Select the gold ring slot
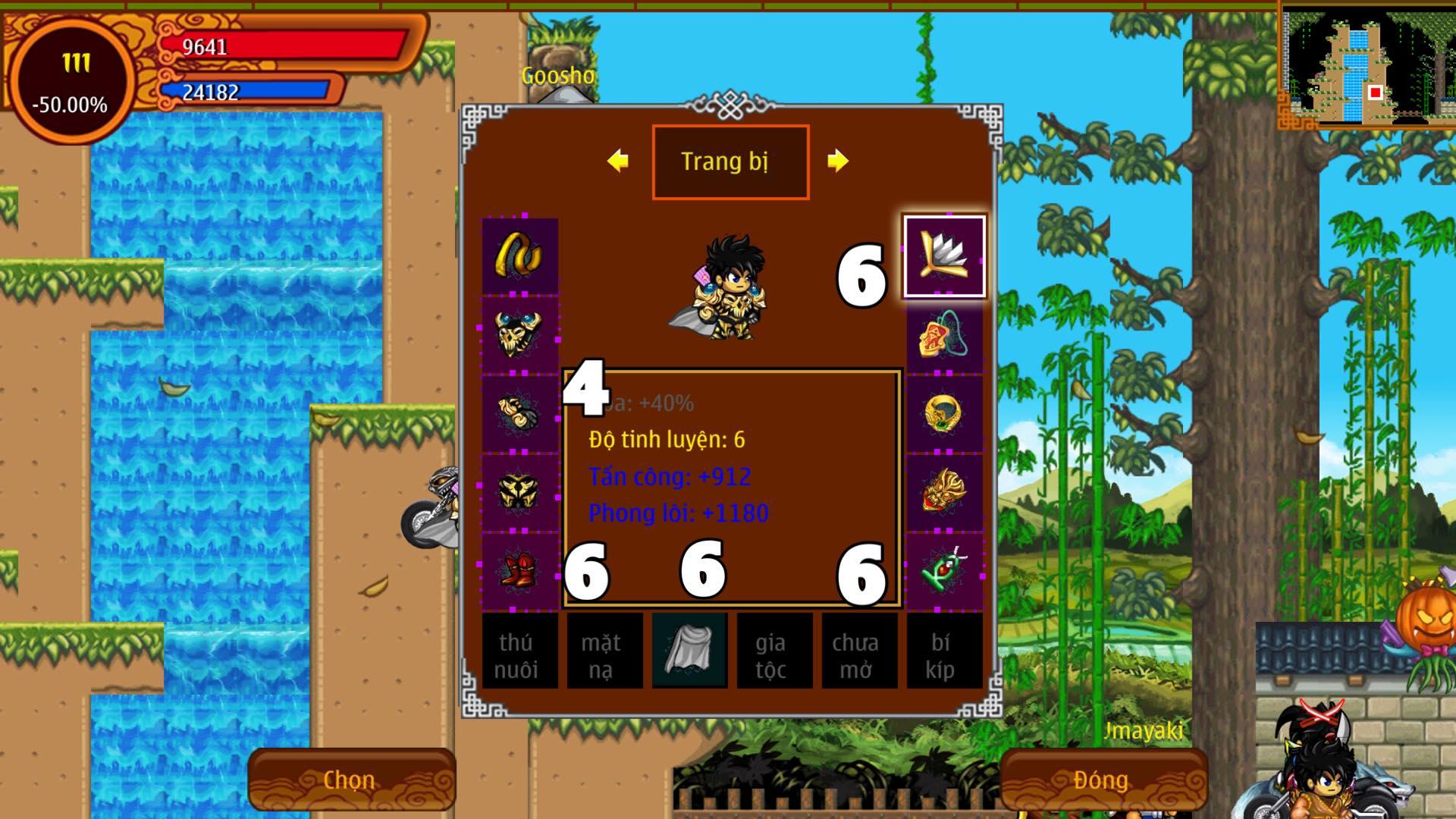The width and height of the screenshot is (1456, 819). click(944, 413)
